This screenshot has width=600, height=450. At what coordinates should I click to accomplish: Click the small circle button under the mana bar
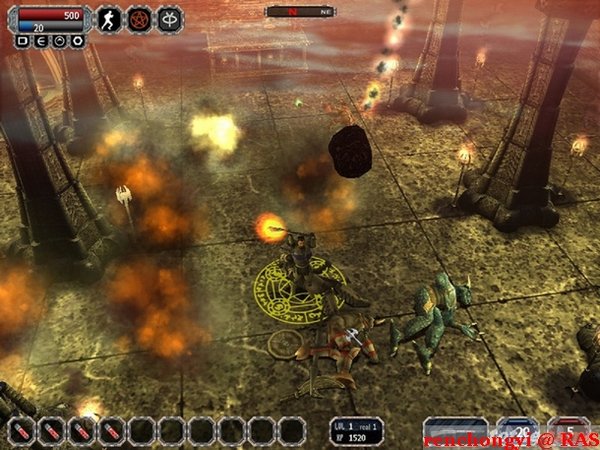click(x=58, y=42)
